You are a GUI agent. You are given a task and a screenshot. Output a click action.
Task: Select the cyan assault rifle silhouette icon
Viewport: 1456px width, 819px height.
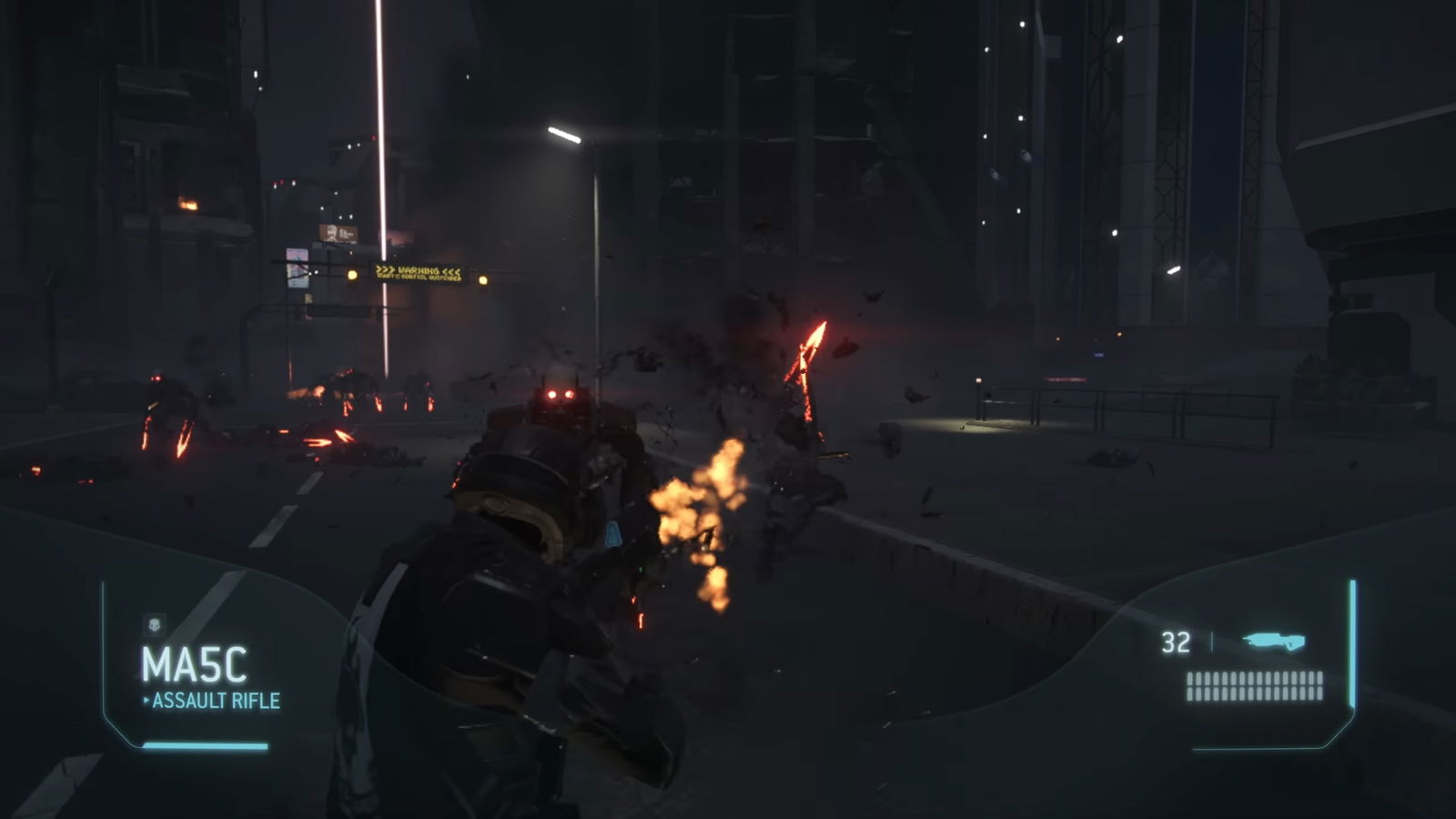click(1274, 639)
